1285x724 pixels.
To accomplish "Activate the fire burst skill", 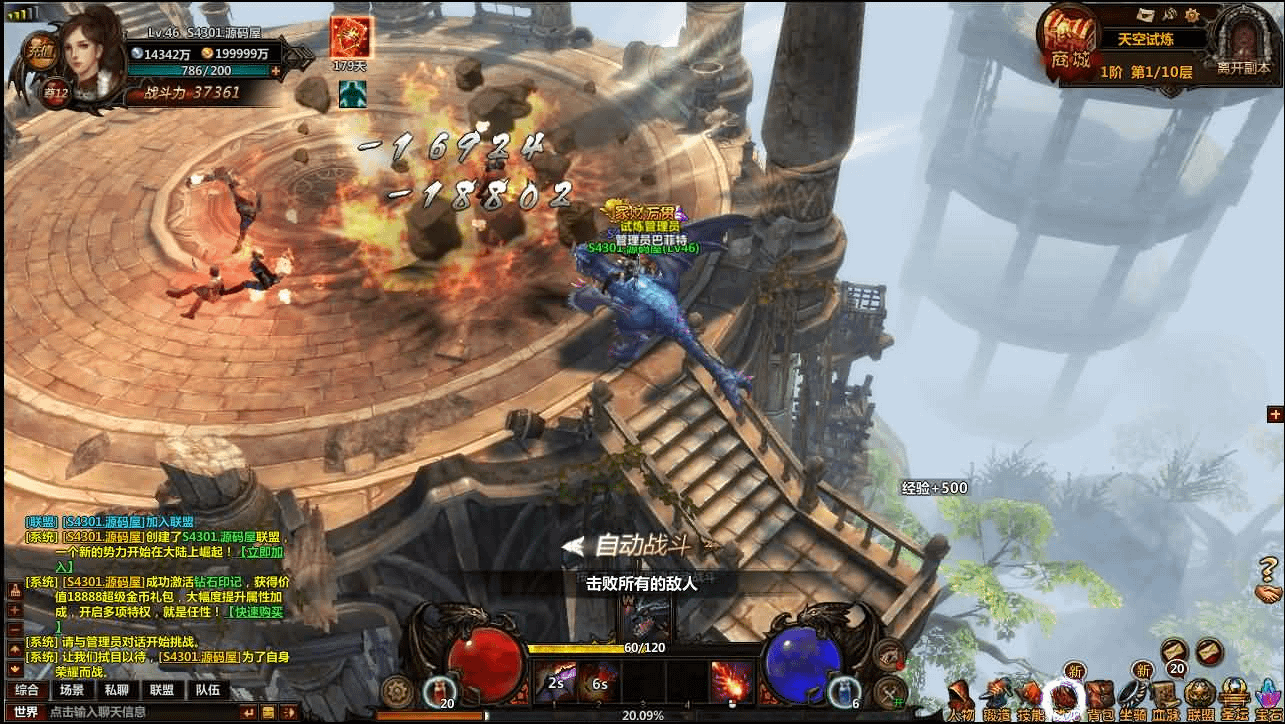I will tap(731, 683).
